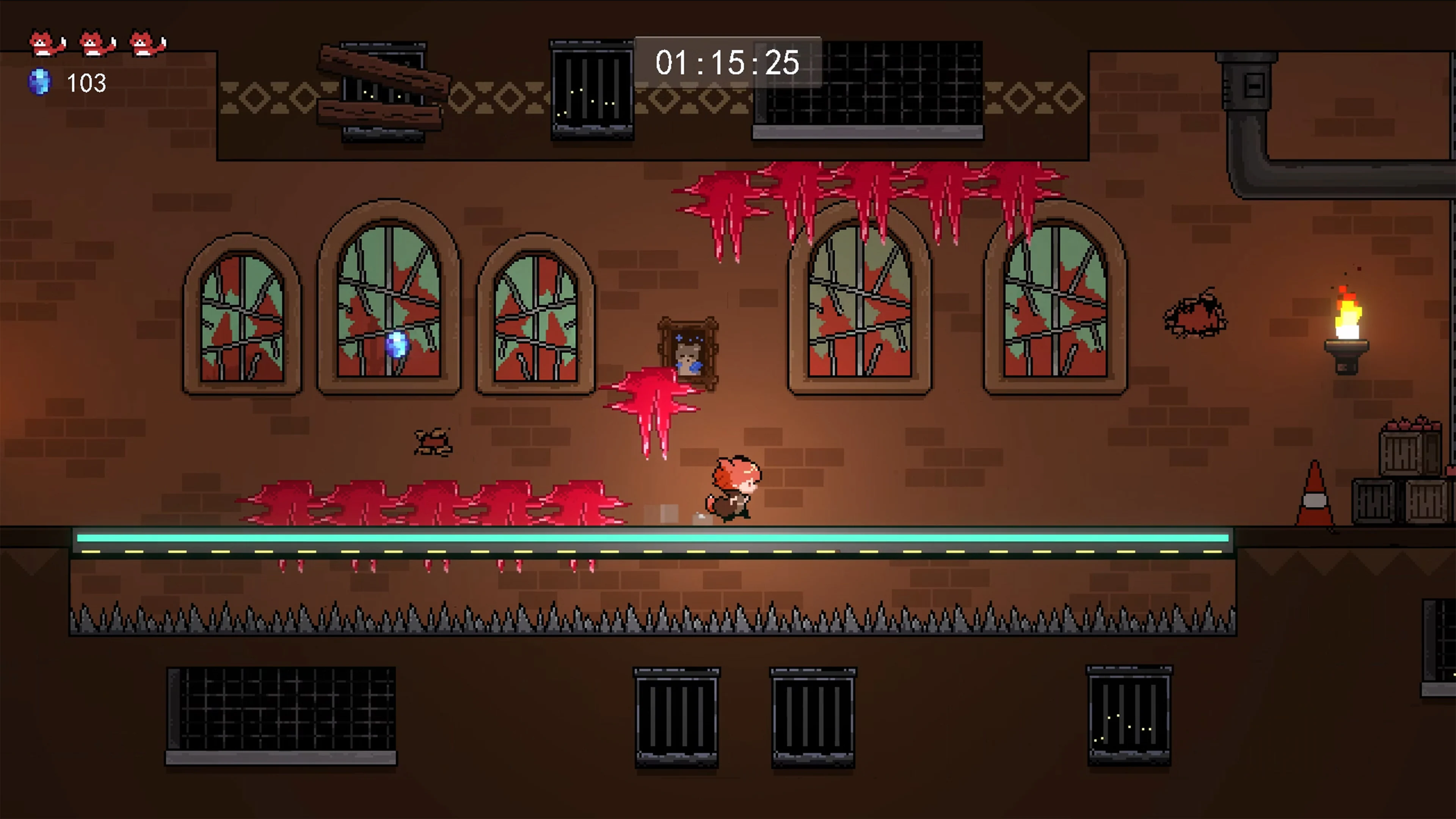Click the framed cat portrait on the wall
The height and width of the screenshot is (819, 1456).
click(689, 351)
